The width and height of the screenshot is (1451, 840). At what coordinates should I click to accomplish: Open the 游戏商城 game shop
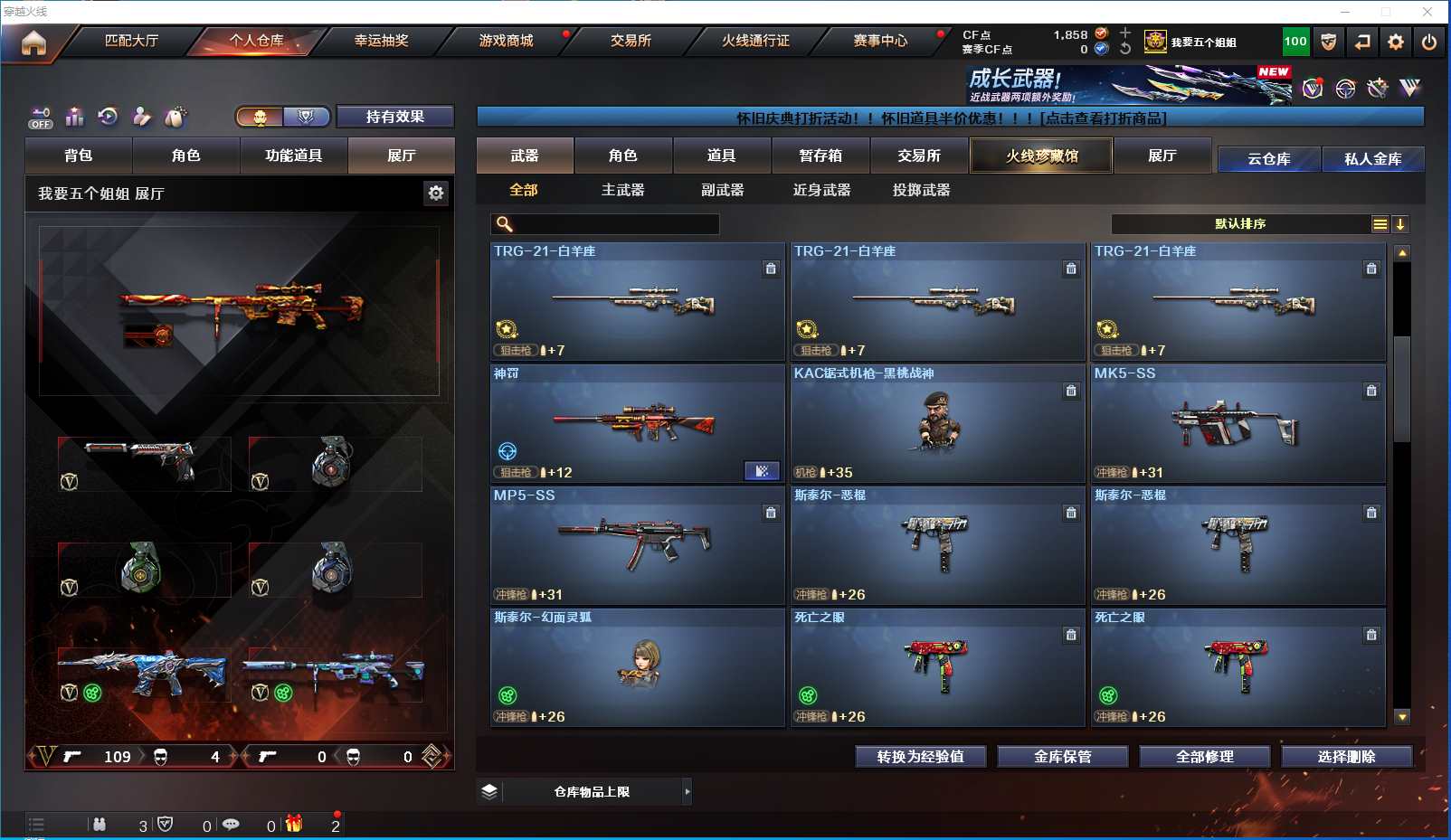(x=506, y=41)
